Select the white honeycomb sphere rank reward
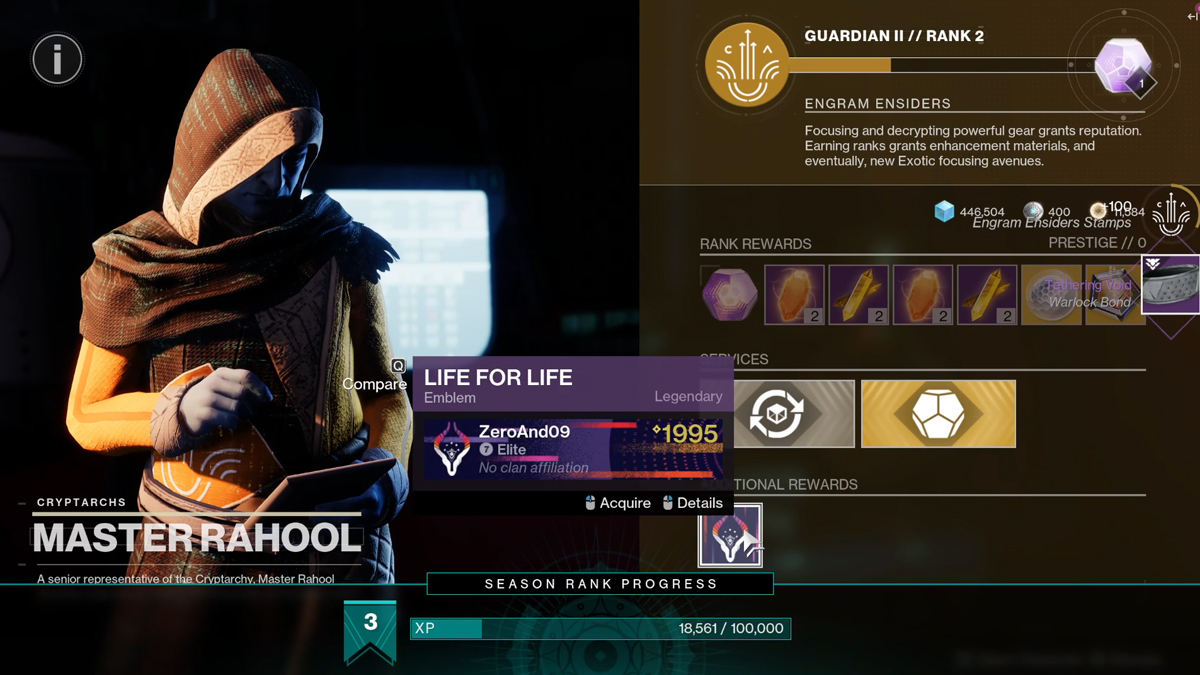1200x675 pixels. (x=1051, y=295)
